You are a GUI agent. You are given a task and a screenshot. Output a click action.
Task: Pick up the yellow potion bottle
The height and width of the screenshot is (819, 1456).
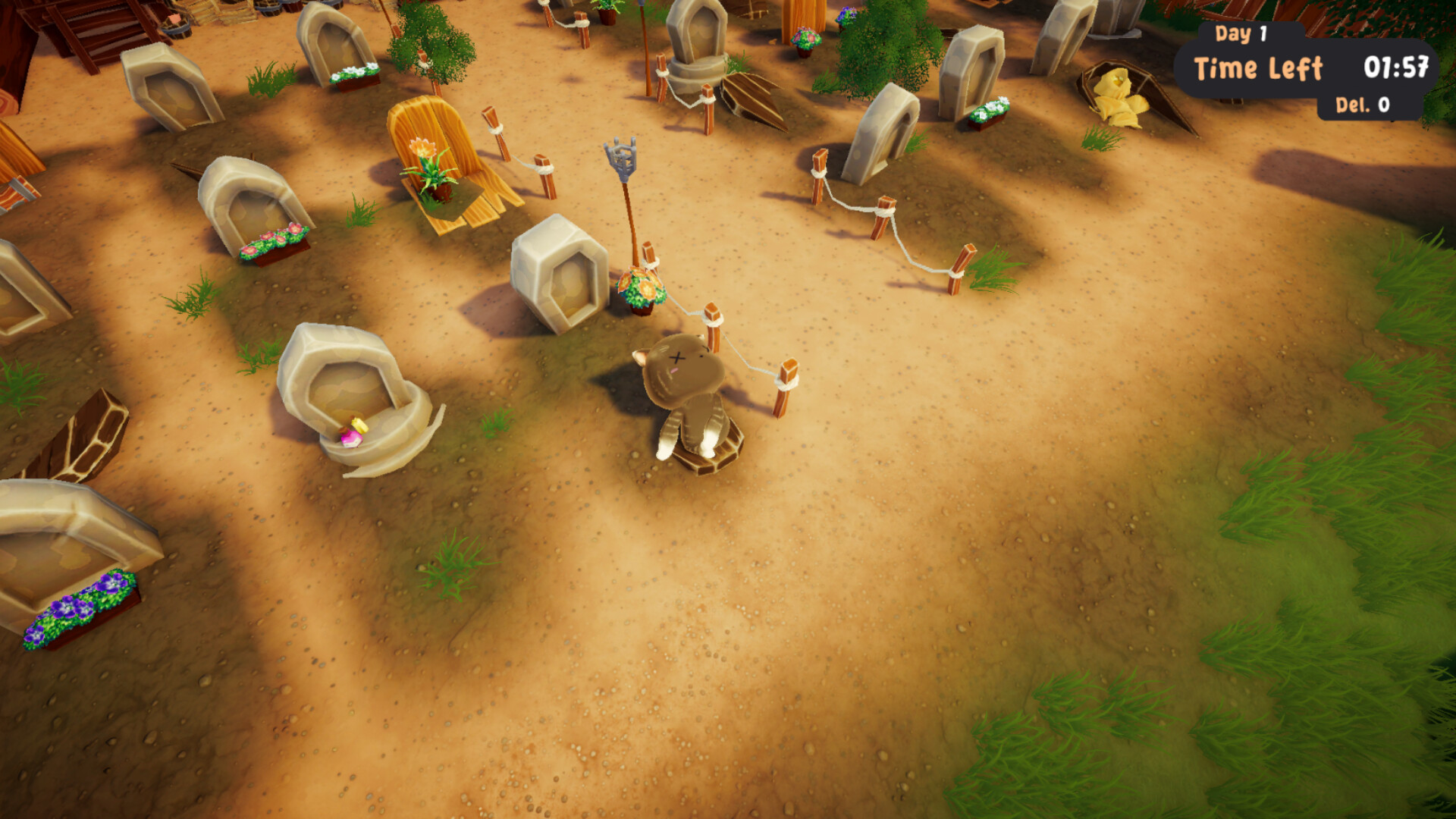[x=358, y=426]
